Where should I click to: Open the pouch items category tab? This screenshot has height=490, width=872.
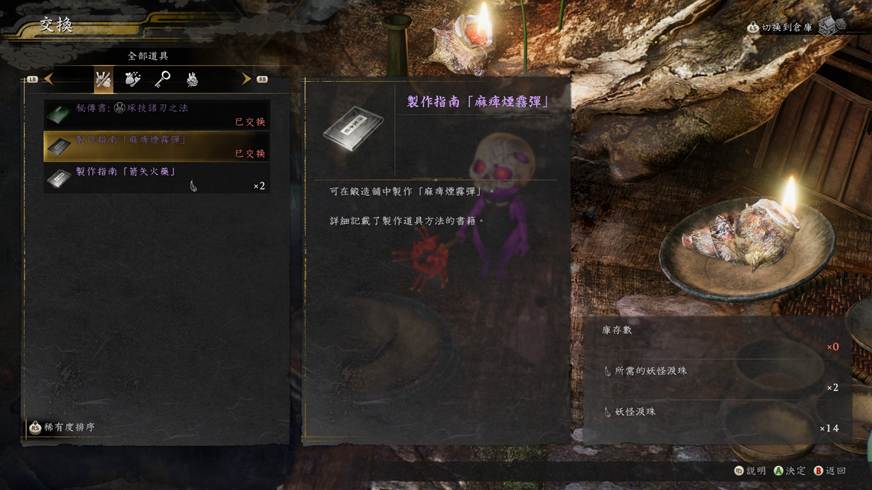[x=132, y=78]
